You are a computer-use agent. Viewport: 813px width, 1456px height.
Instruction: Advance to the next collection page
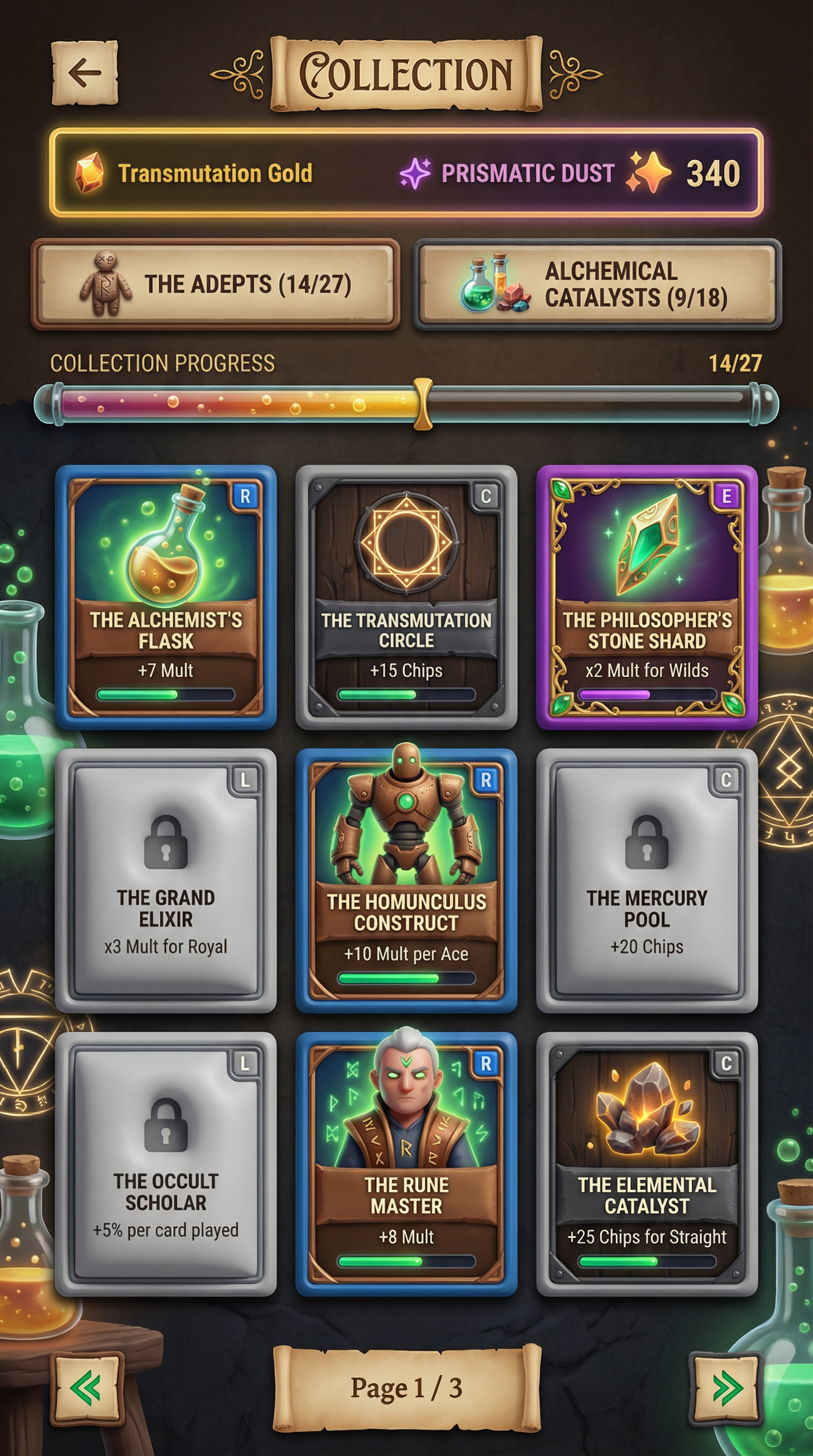(726, 1387)
